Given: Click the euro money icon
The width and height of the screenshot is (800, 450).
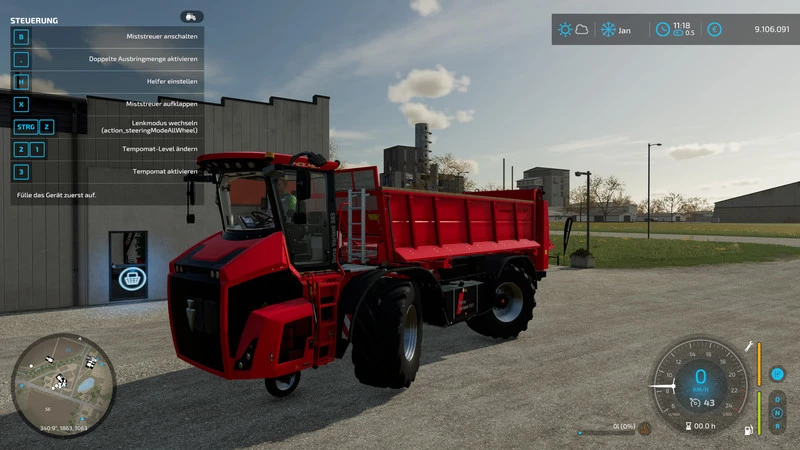Looking at the screenshot, I should click(714, 29).
